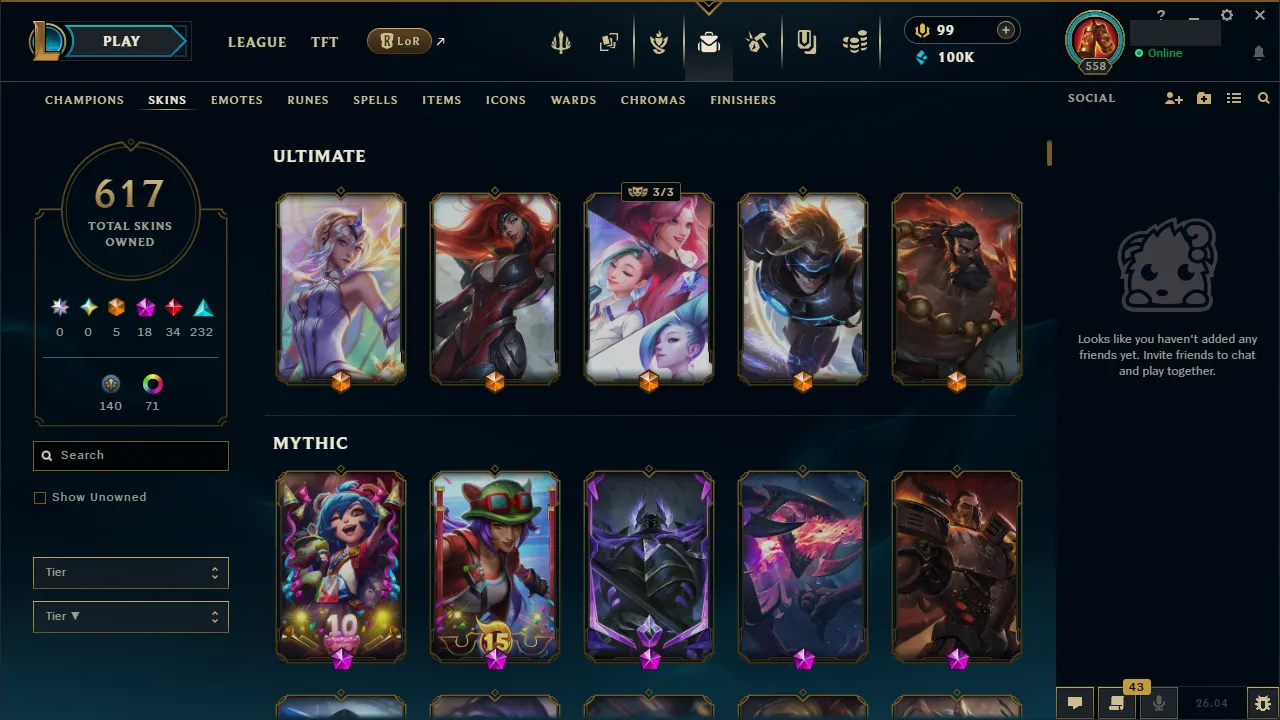
Task: Click the skins search input field
Action: [130, 455]
